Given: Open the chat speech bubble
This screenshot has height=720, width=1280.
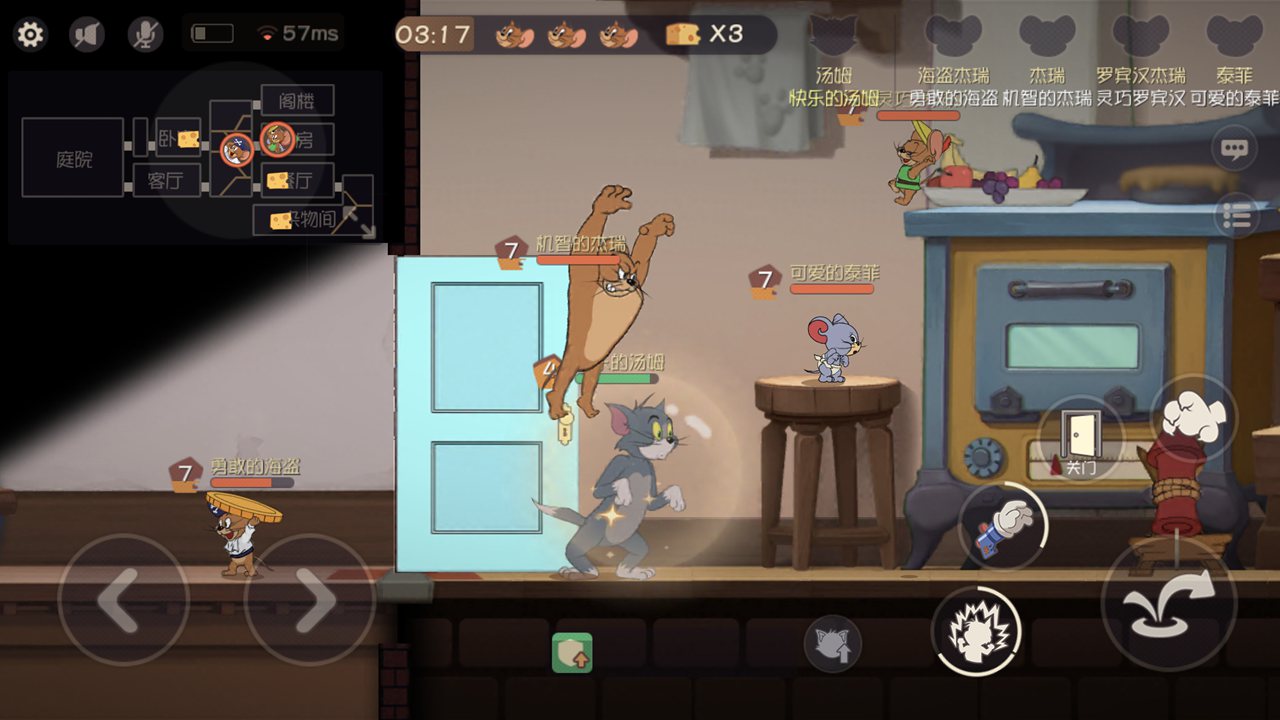Looking at the screenshot, I should click(x=1234, y=150).
